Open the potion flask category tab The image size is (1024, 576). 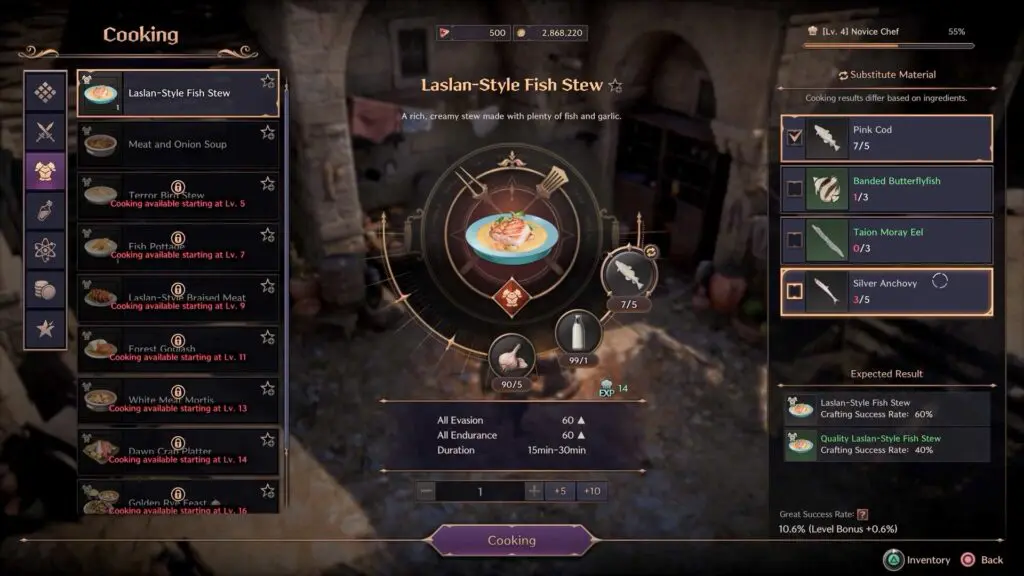pyautogui.click(x=45, y=209)
